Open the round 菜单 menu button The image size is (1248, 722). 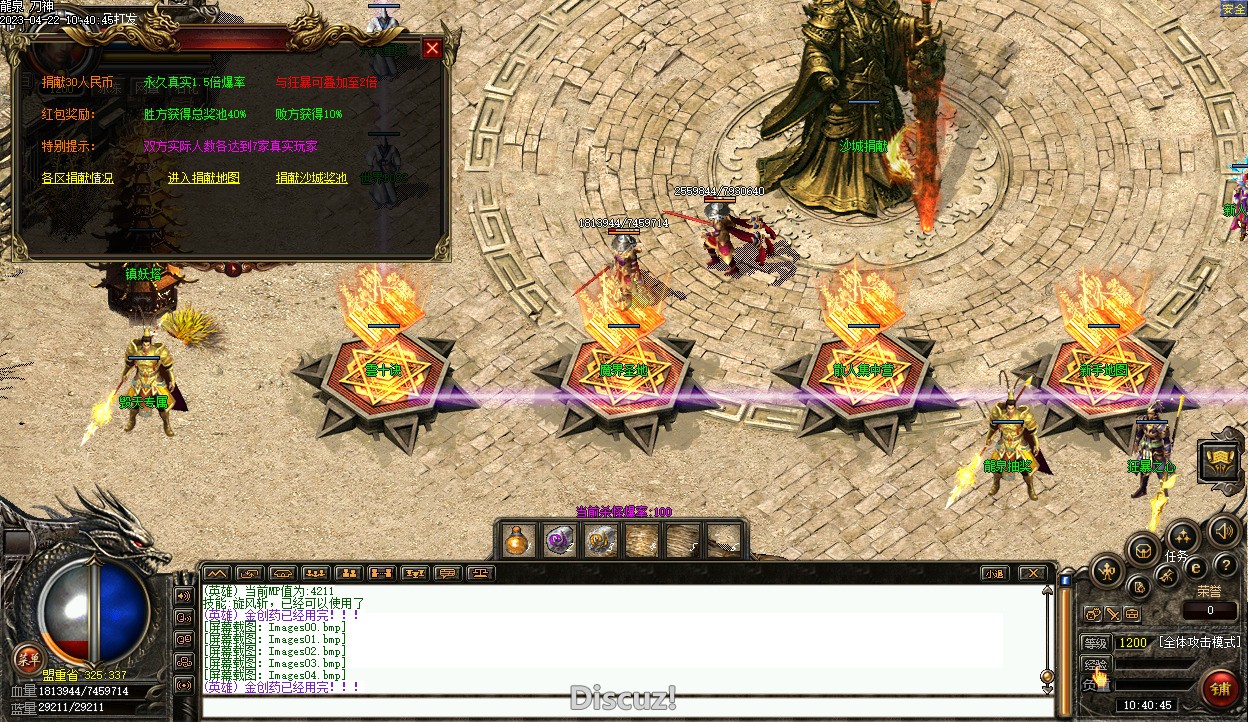click(x=26, y=658)
